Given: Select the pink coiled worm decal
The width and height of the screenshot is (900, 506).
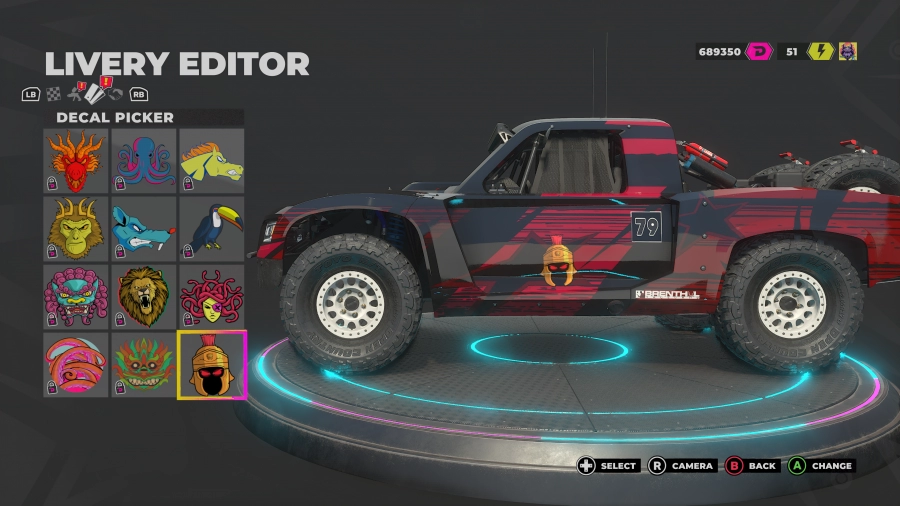Looking at the screenshot, I should click(x=77, y=364).
